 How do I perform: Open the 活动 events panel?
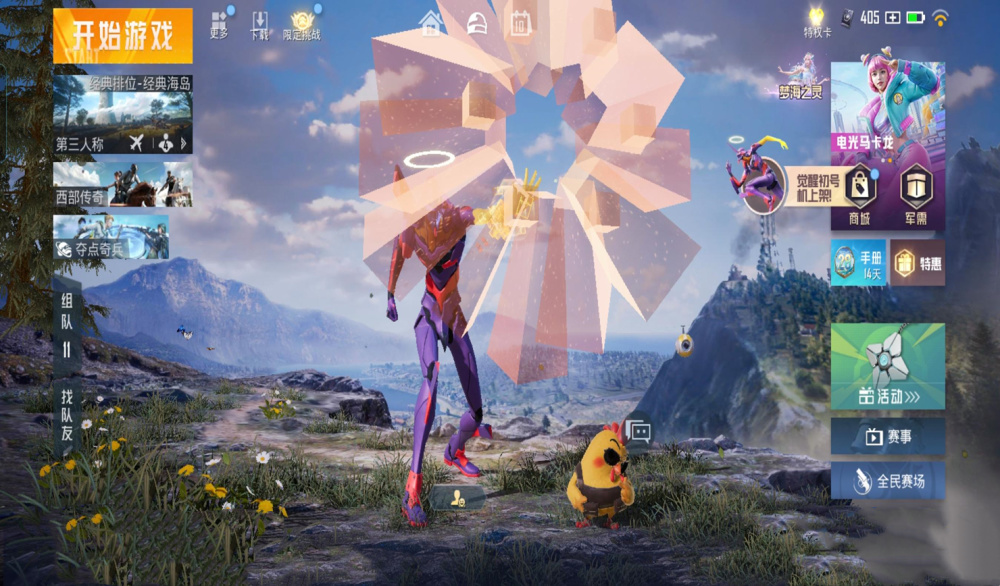(887, 366)
